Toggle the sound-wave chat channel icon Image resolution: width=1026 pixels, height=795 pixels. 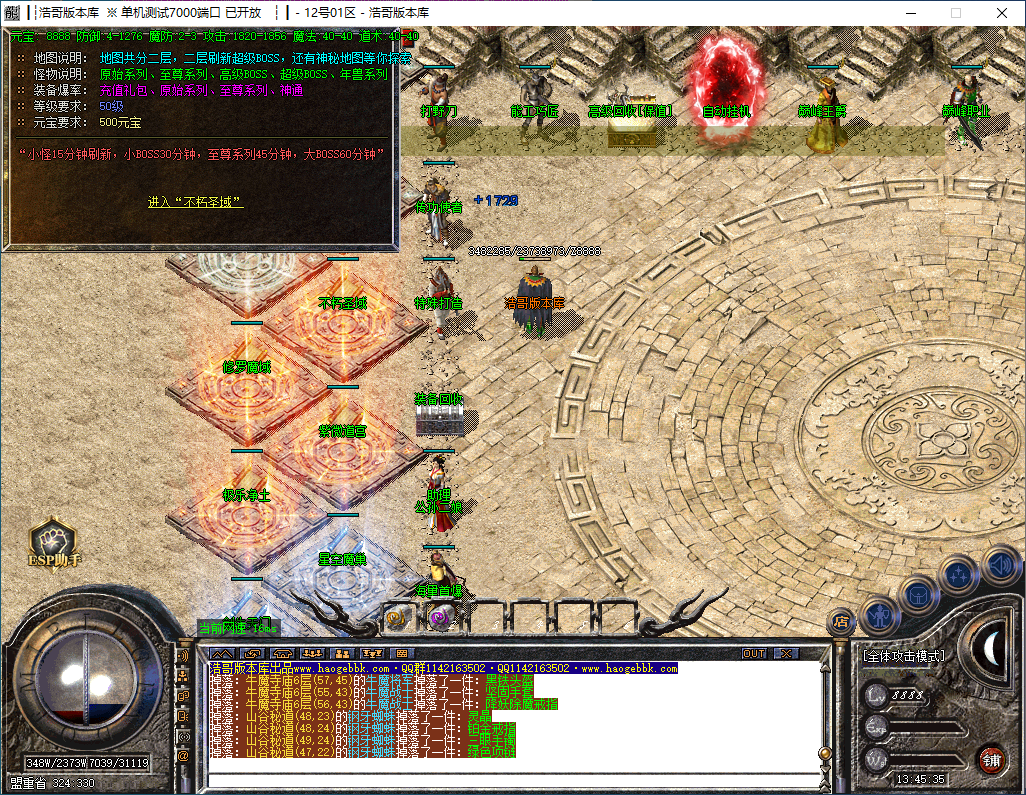(x=183, y=655)
